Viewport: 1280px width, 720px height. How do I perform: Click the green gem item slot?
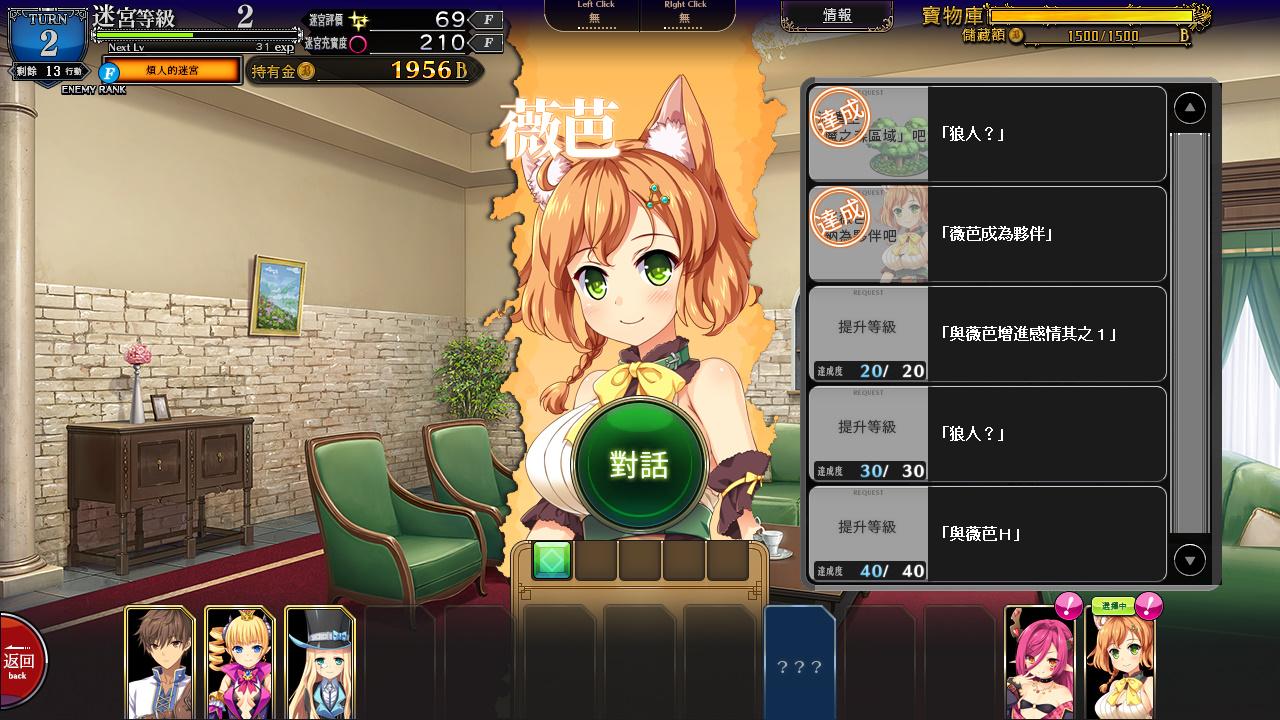[x=552, y=561]
